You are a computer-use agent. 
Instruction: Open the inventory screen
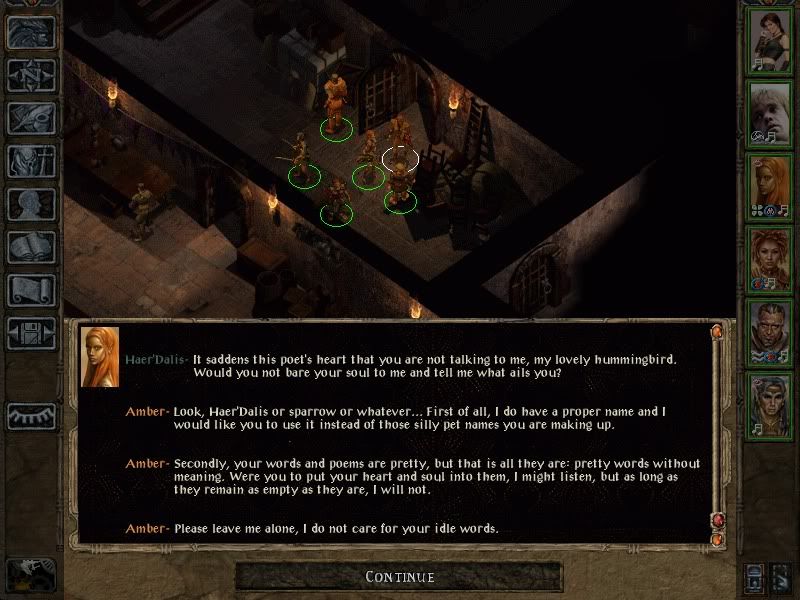(x=30, y=161)
